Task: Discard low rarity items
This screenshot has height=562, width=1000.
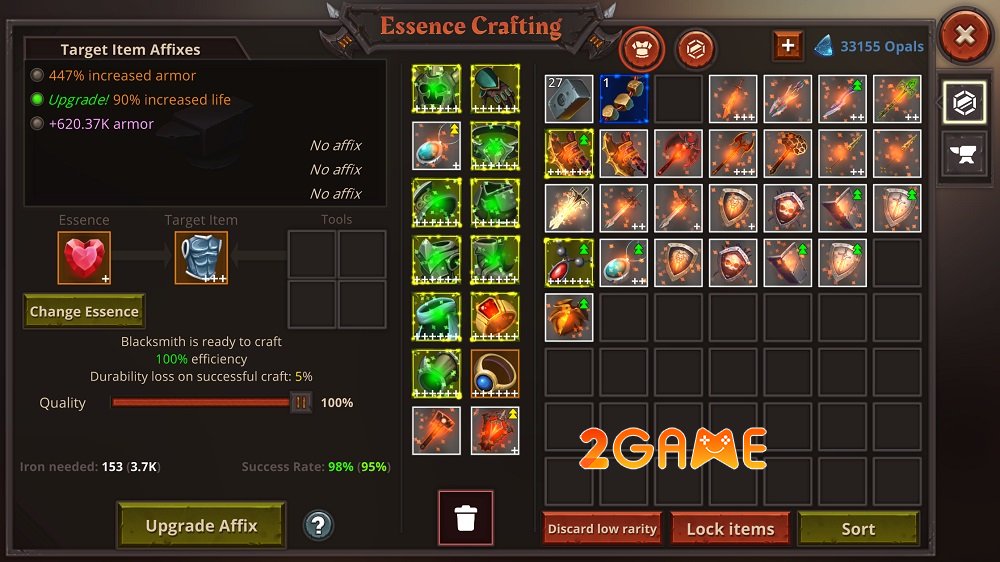Action: [x=602, y=529]
